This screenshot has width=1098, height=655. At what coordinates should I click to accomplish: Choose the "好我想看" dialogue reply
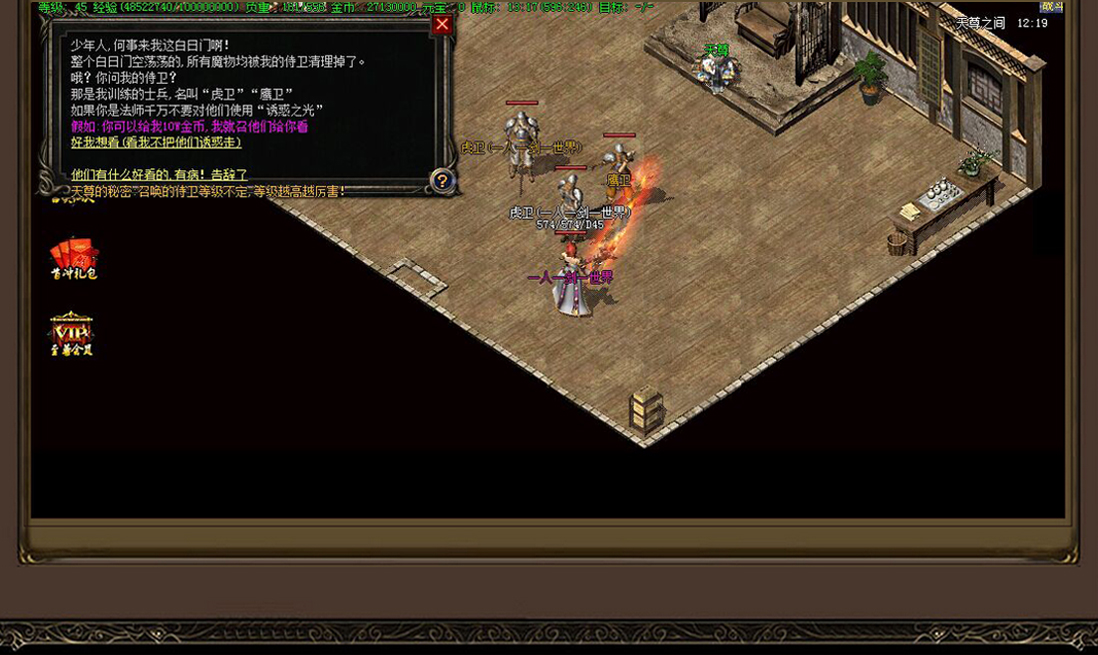click(x=156, y=142)
